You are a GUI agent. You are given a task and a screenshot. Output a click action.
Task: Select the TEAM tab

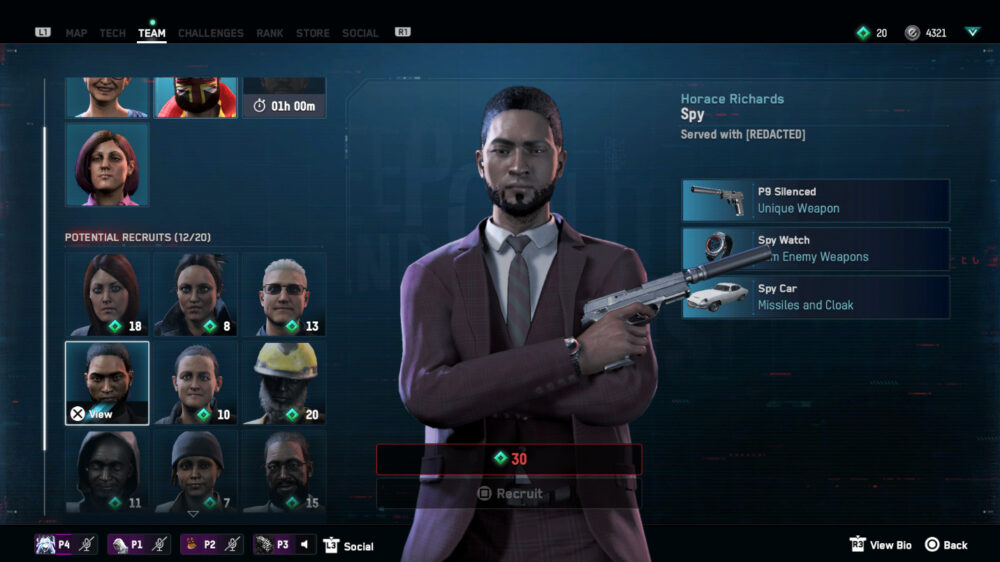point(152,33)
